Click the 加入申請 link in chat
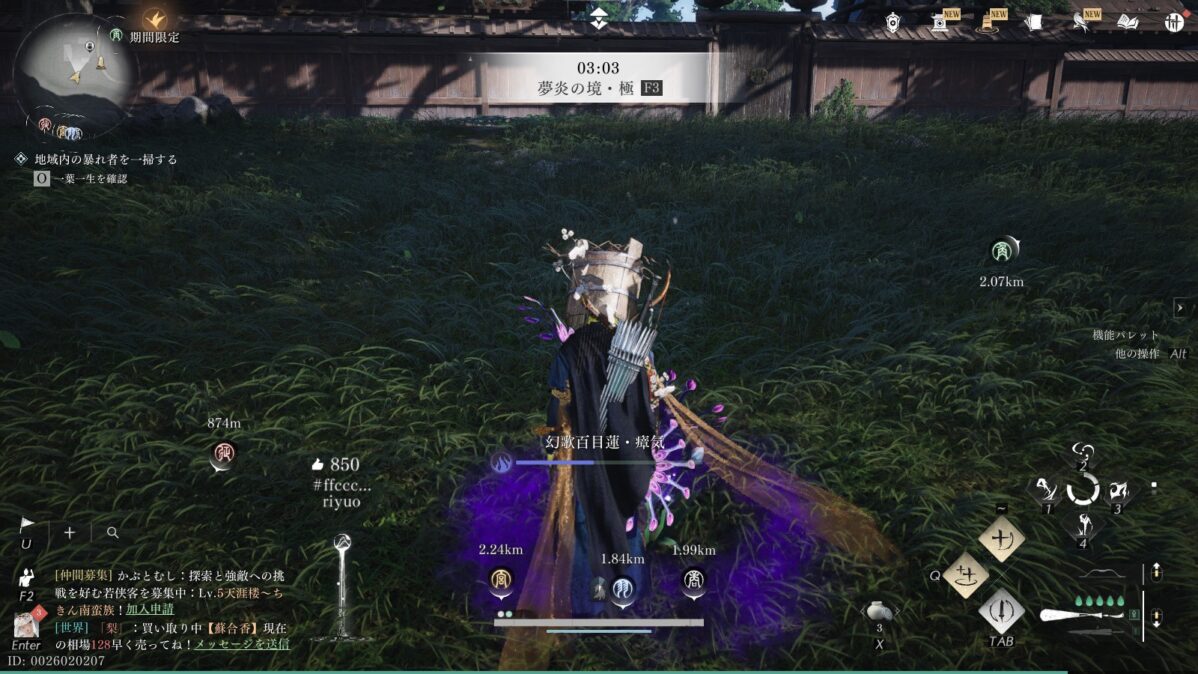1198x674 pixels. click(149, 609)
